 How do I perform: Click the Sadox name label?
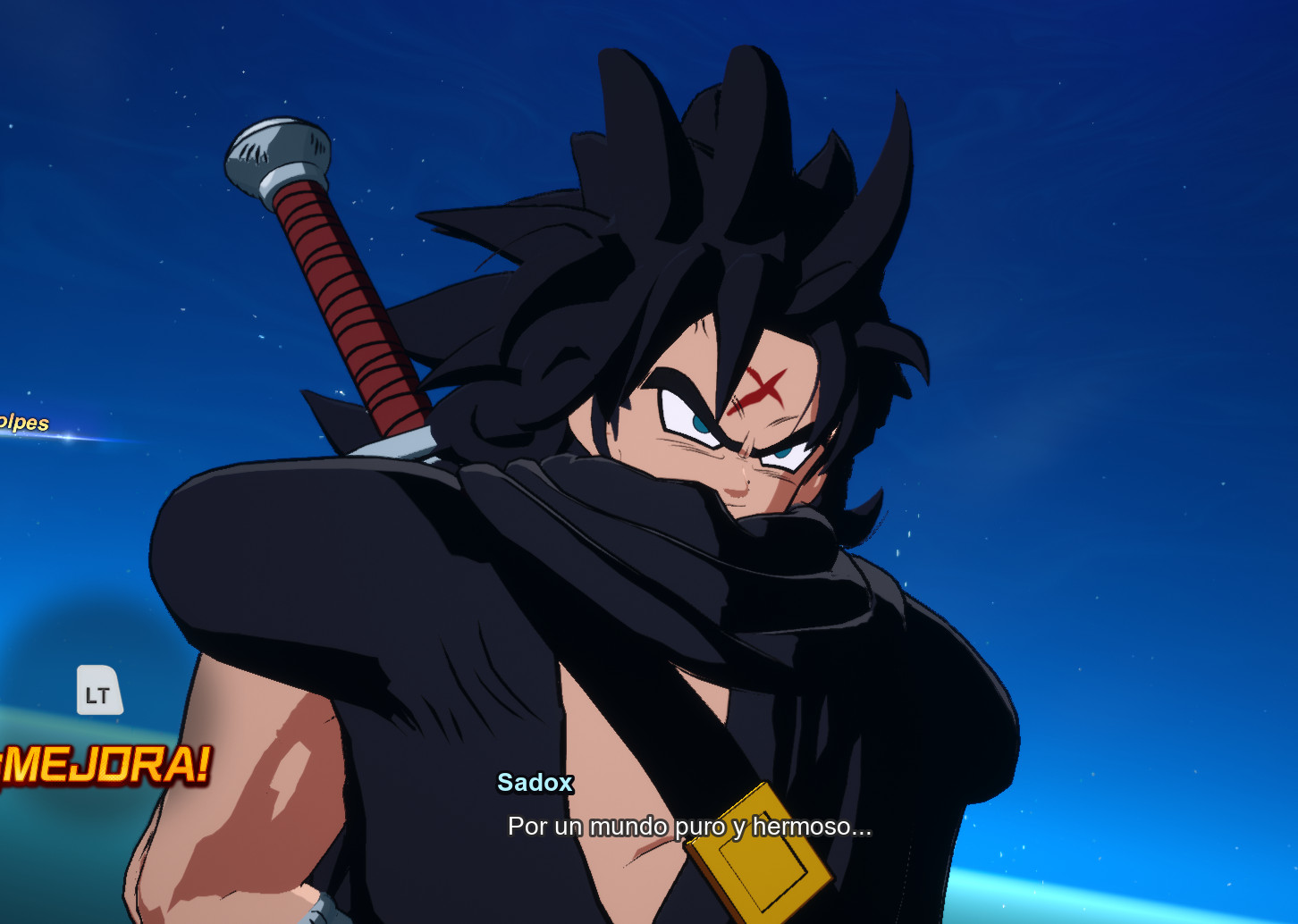tap(535, 784)
